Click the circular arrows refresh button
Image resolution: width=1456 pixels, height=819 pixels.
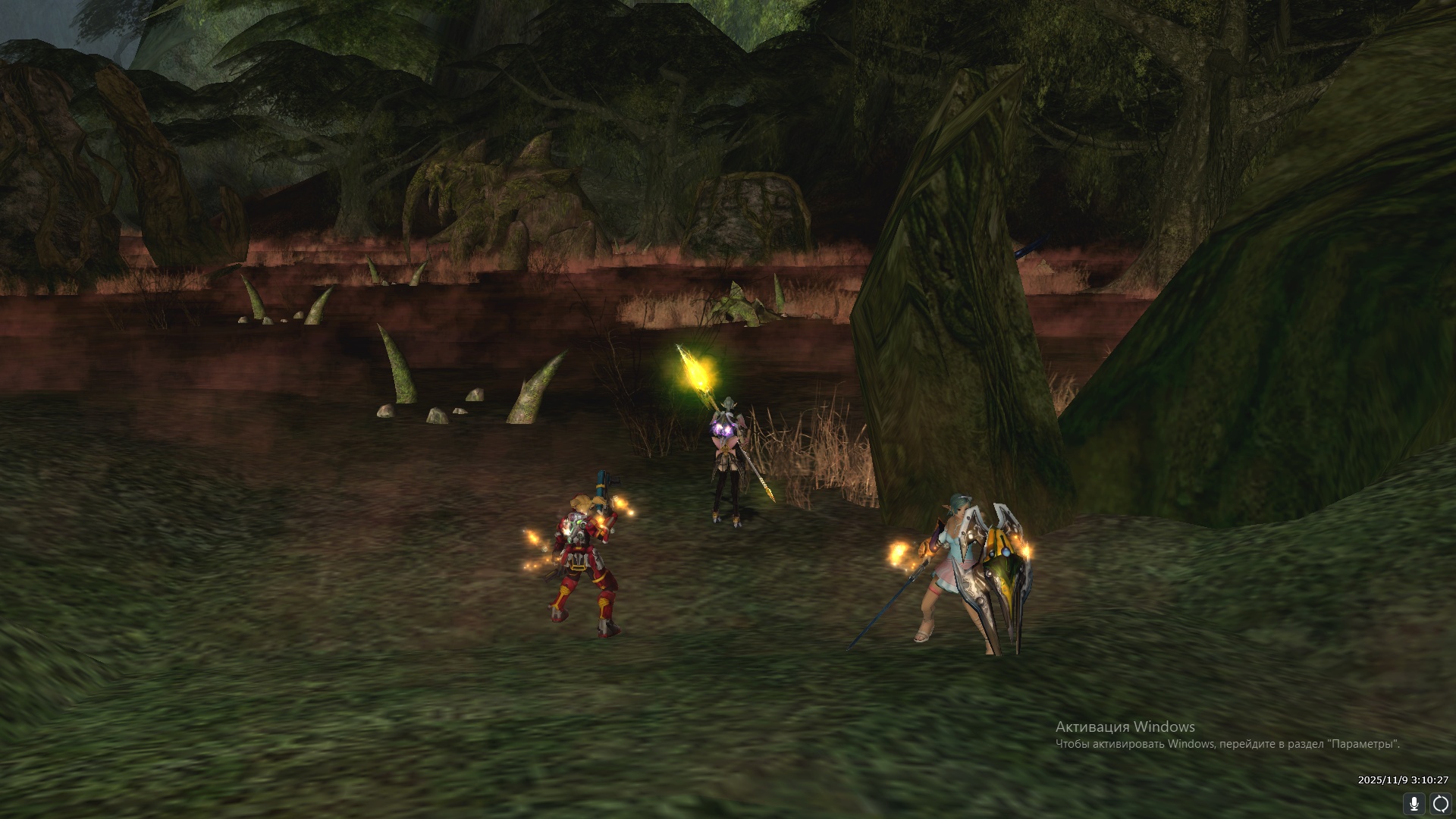point(1440,804)
